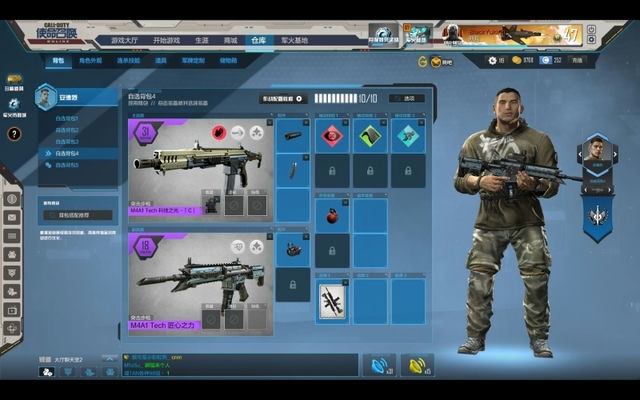Open the 选项 options button above loadout
The height and width of the screenshot is (400, 640).
click(x=406, y=98)
